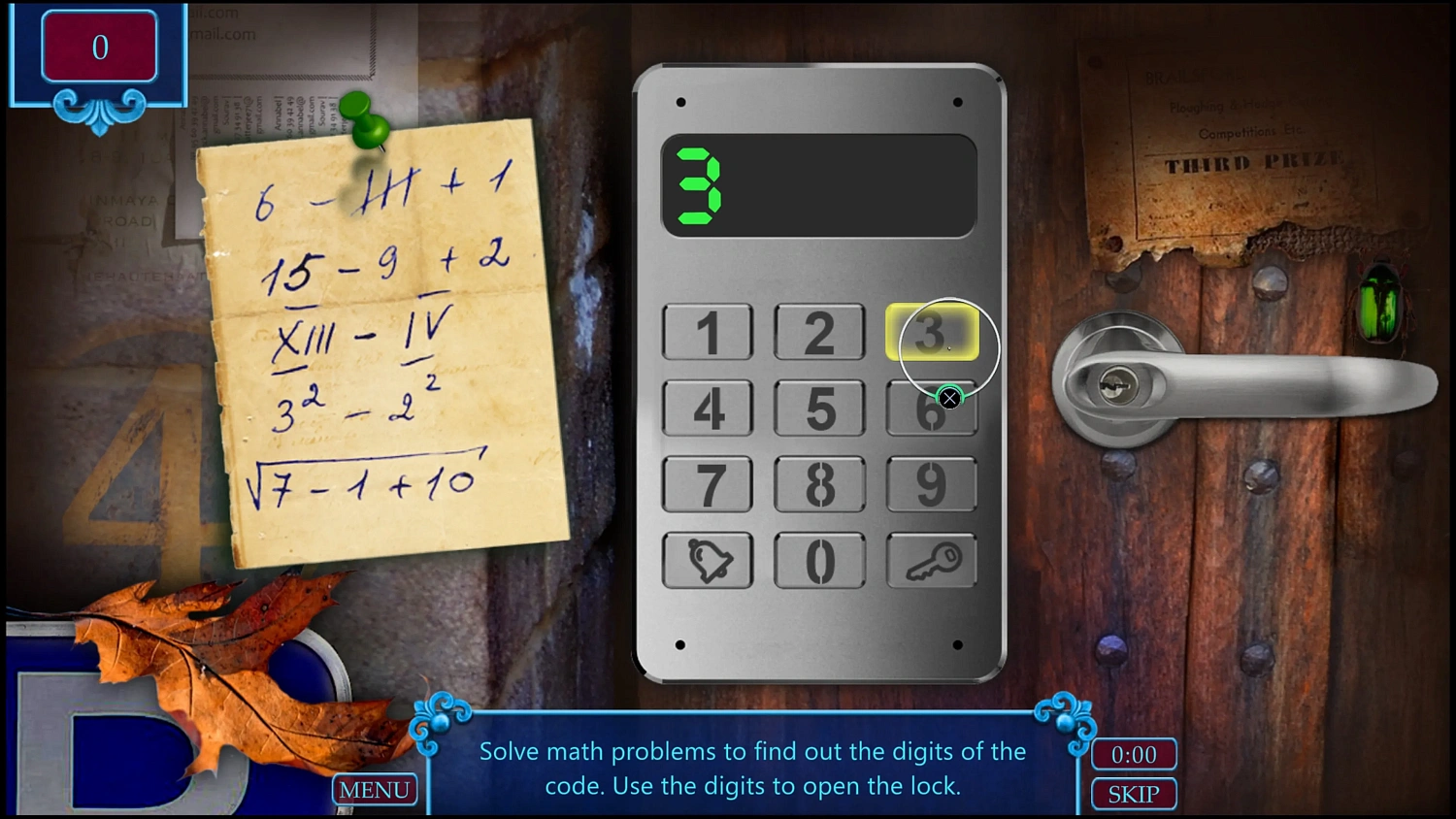This screenshot has width=1456, height=819.
Task: Click the green beetle on the door
Action: pyautogui.click(x=1379, y=304)
